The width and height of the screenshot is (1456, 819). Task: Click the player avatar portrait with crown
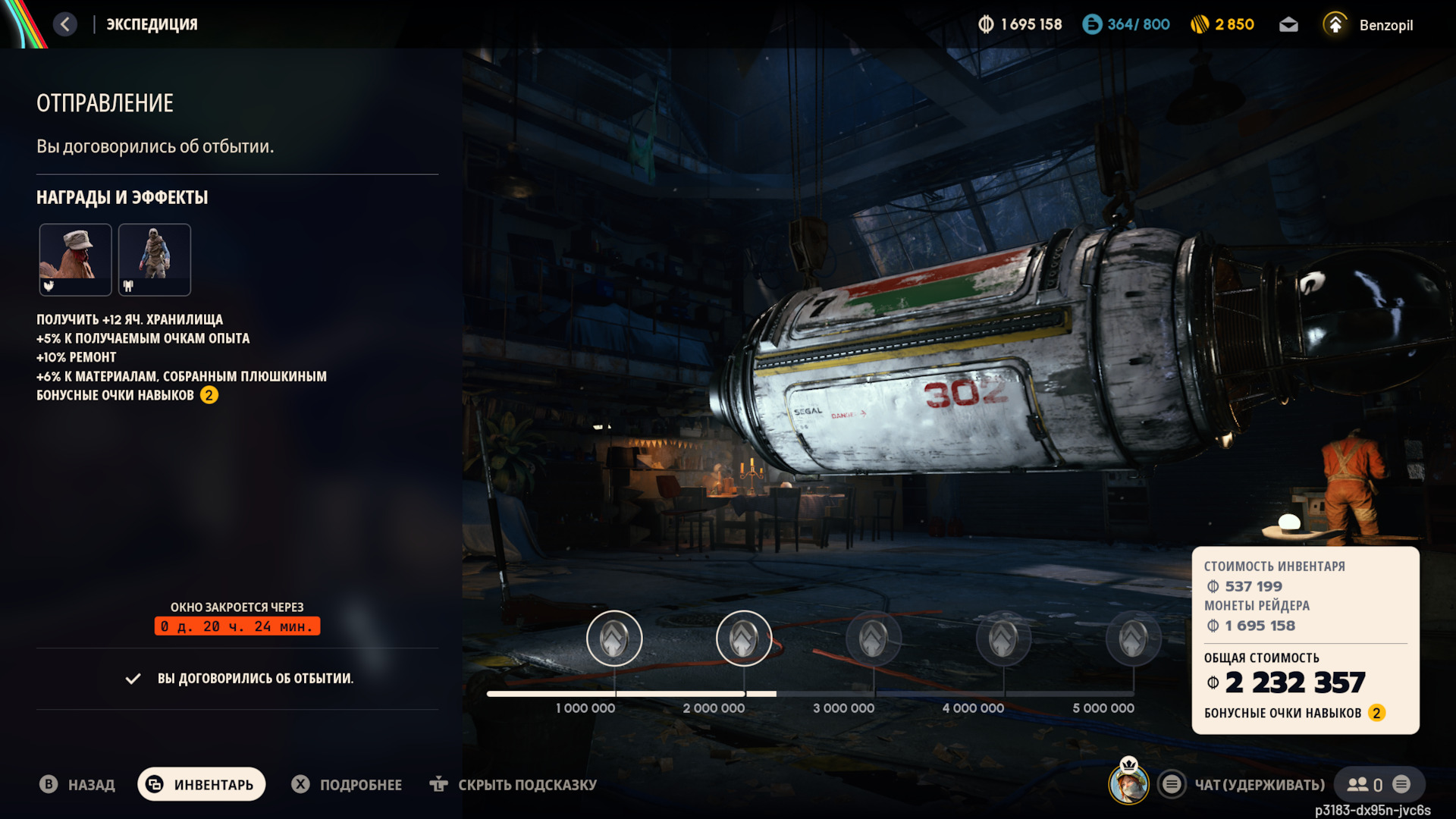[x=1128, y=783]
